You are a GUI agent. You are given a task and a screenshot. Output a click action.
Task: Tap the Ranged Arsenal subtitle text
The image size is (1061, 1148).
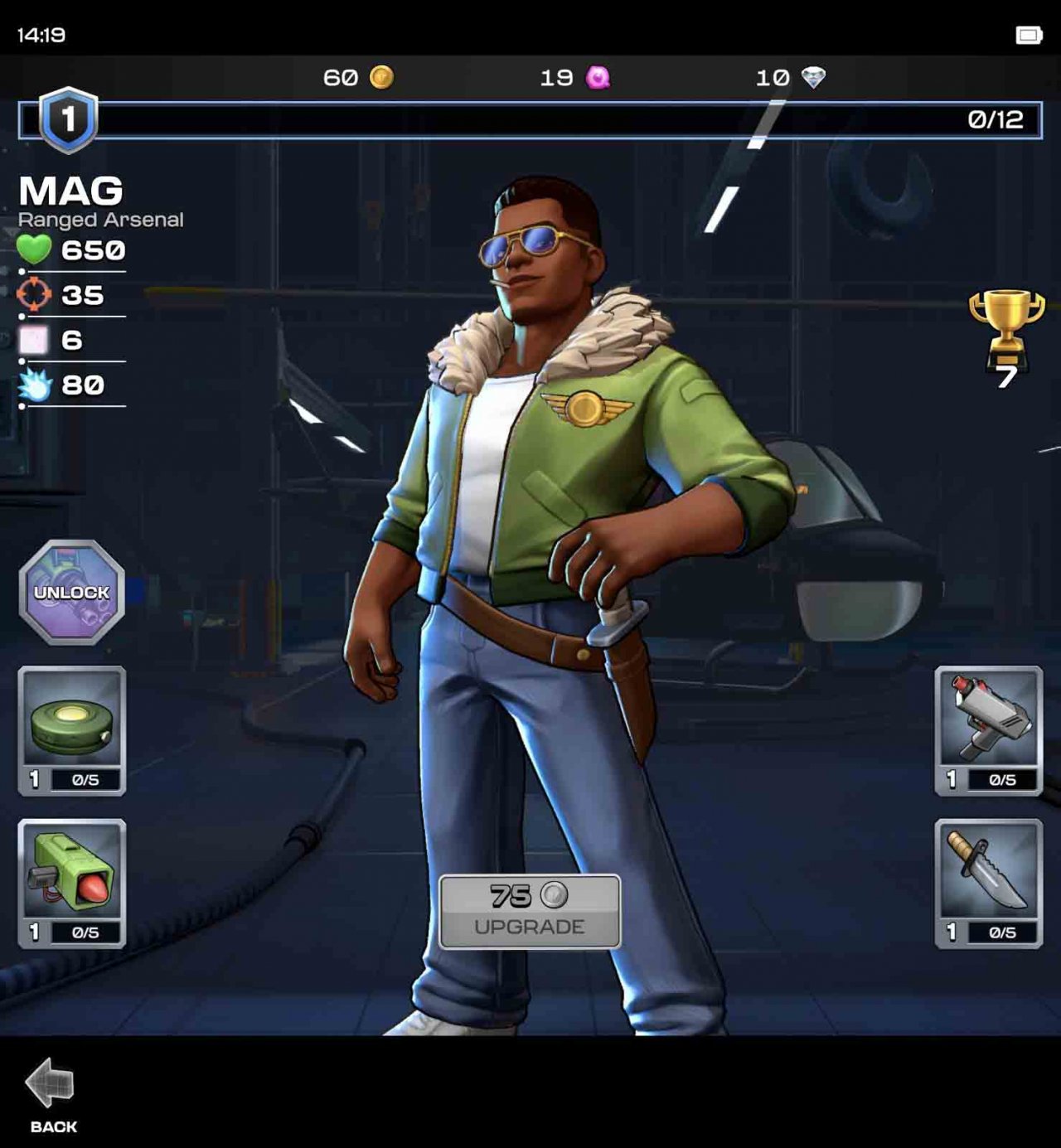pos(99,220)
